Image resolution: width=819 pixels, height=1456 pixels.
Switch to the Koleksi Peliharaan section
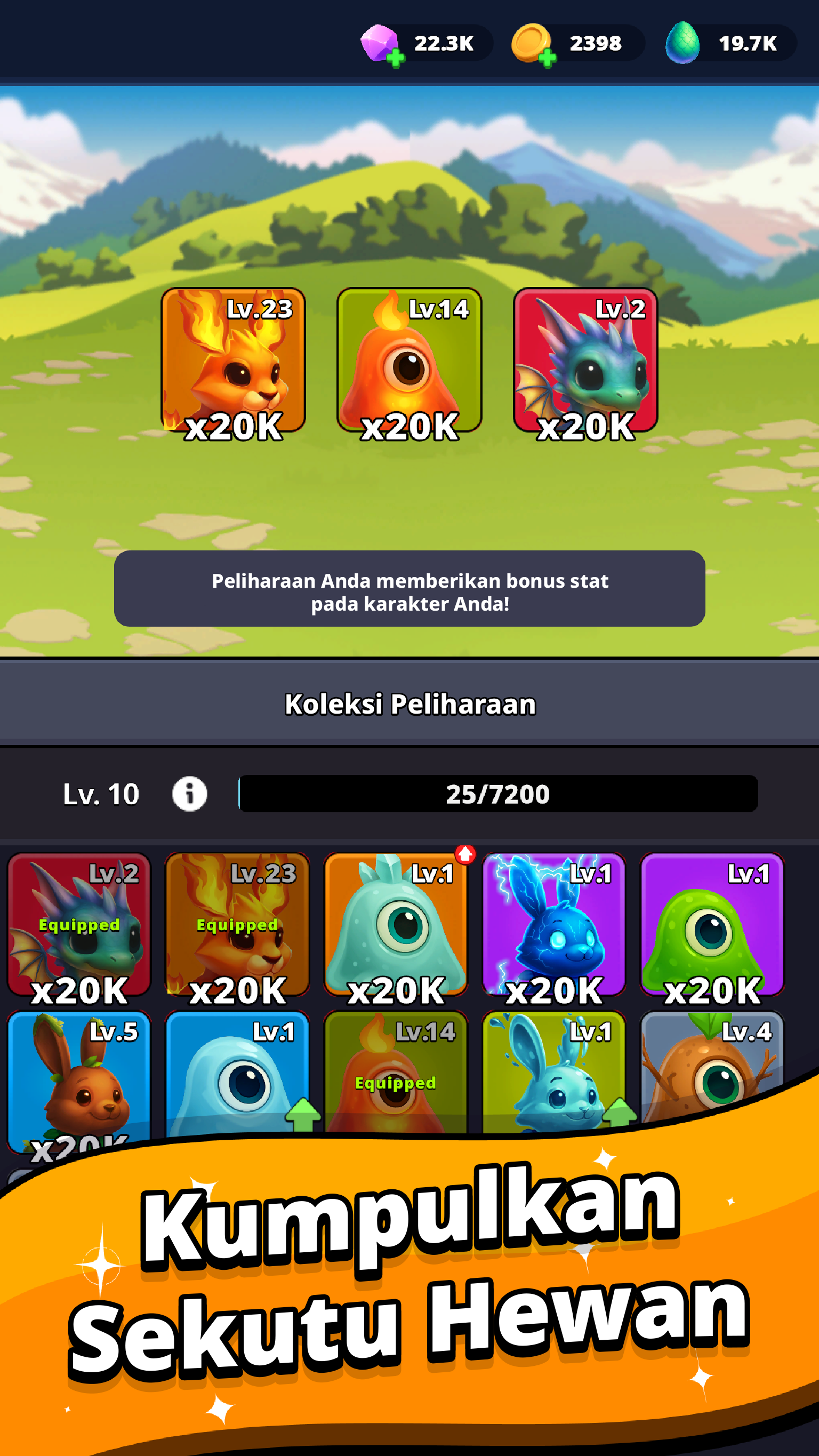coord(409,704)
